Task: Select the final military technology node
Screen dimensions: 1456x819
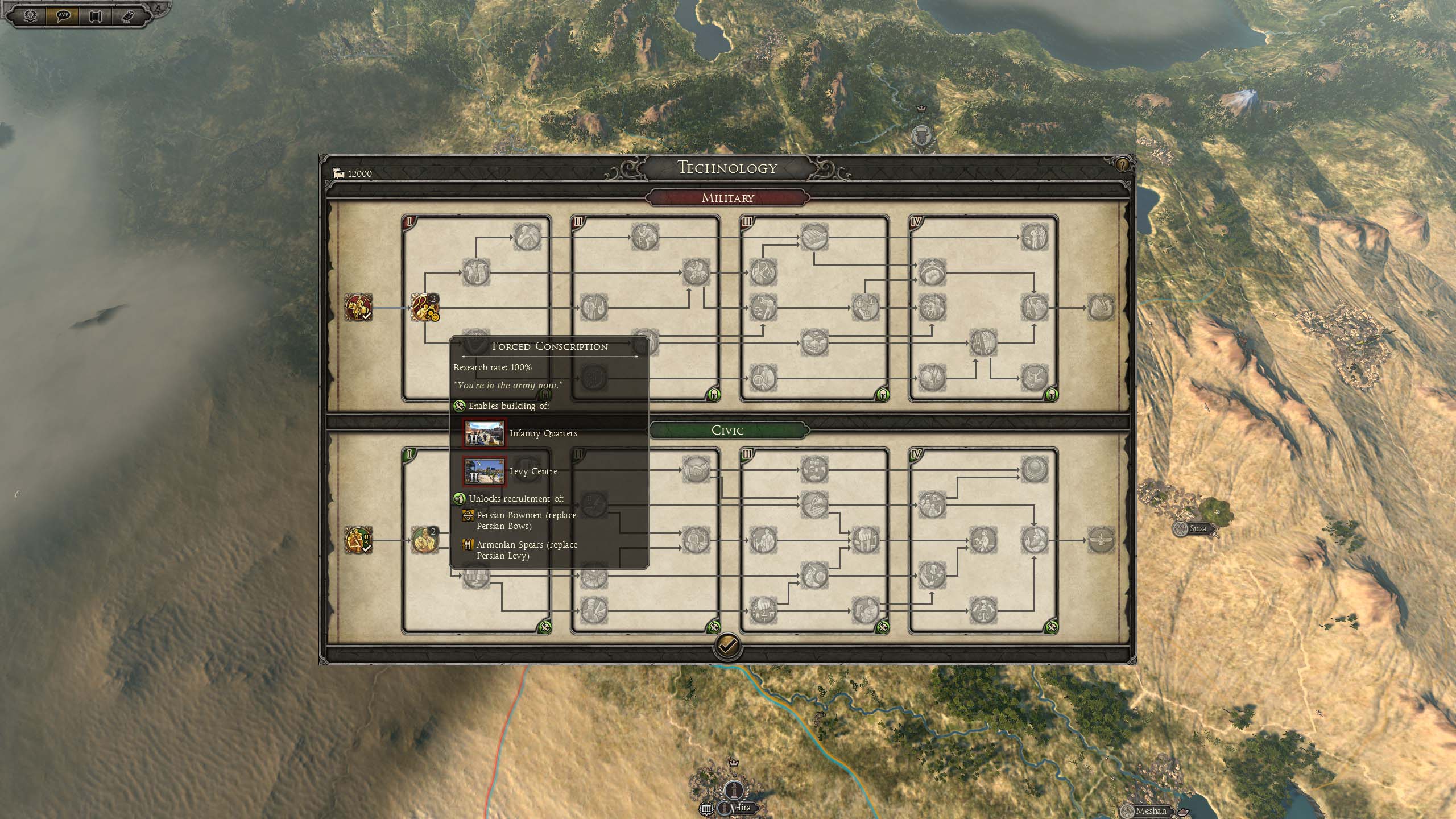Action: [x=1101, y=308]
